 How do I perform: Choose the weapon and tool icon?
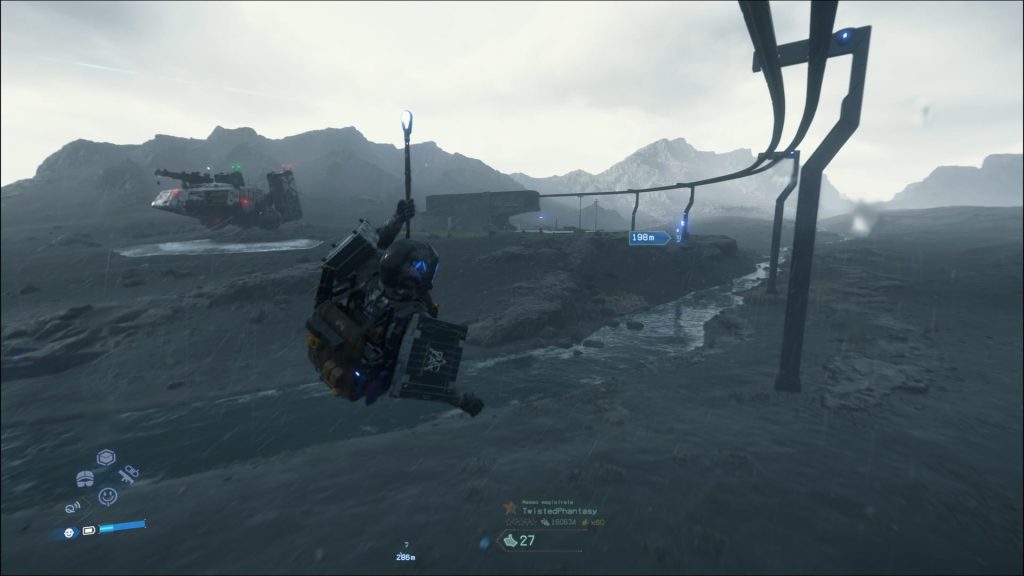click(127, 476)
